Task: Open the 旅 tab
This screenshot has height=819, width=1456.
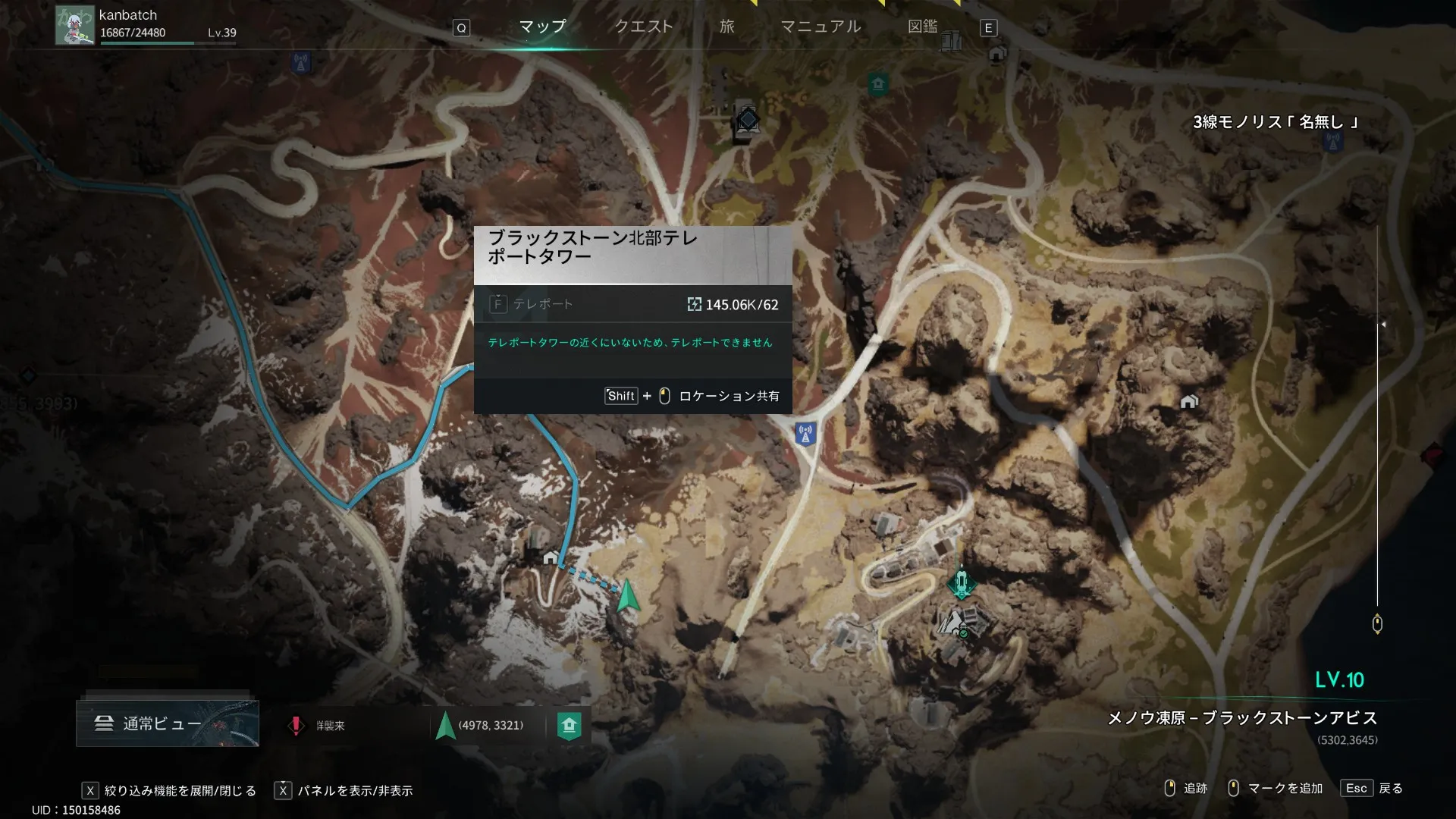Action: (726, 27)
